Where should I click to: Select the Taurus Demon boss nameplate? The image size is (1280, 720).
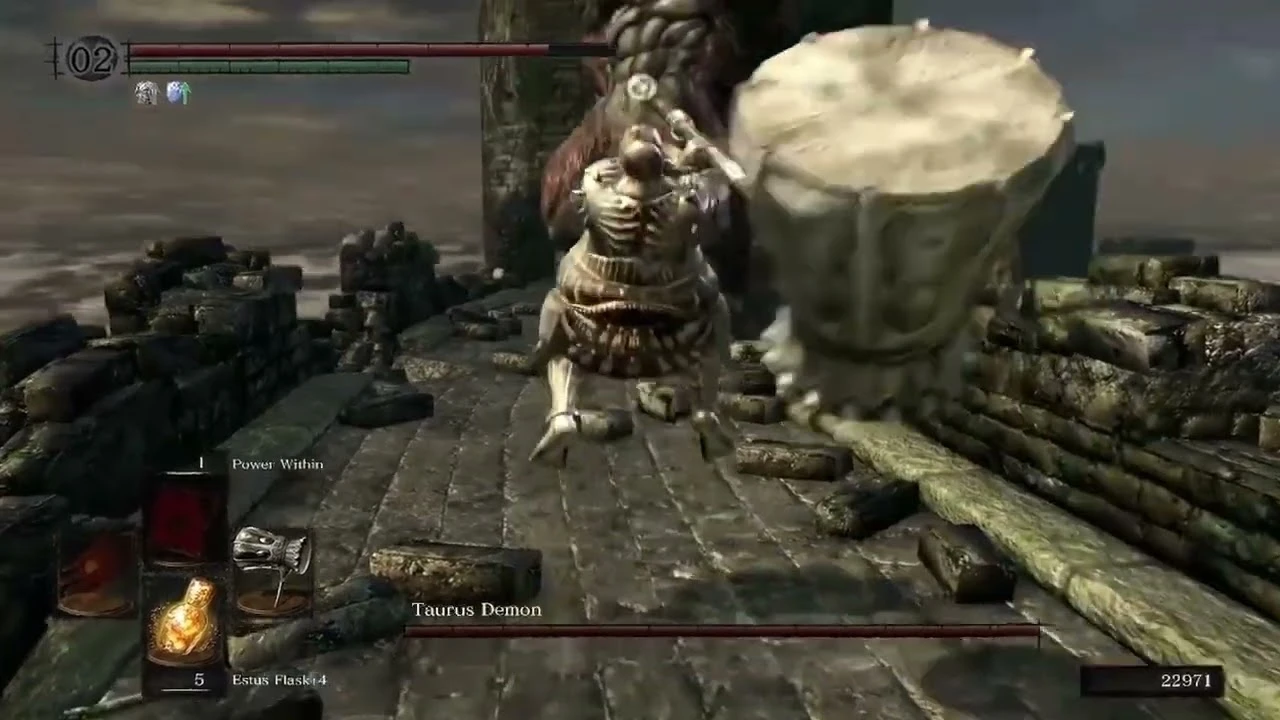(x=476, y=609)
